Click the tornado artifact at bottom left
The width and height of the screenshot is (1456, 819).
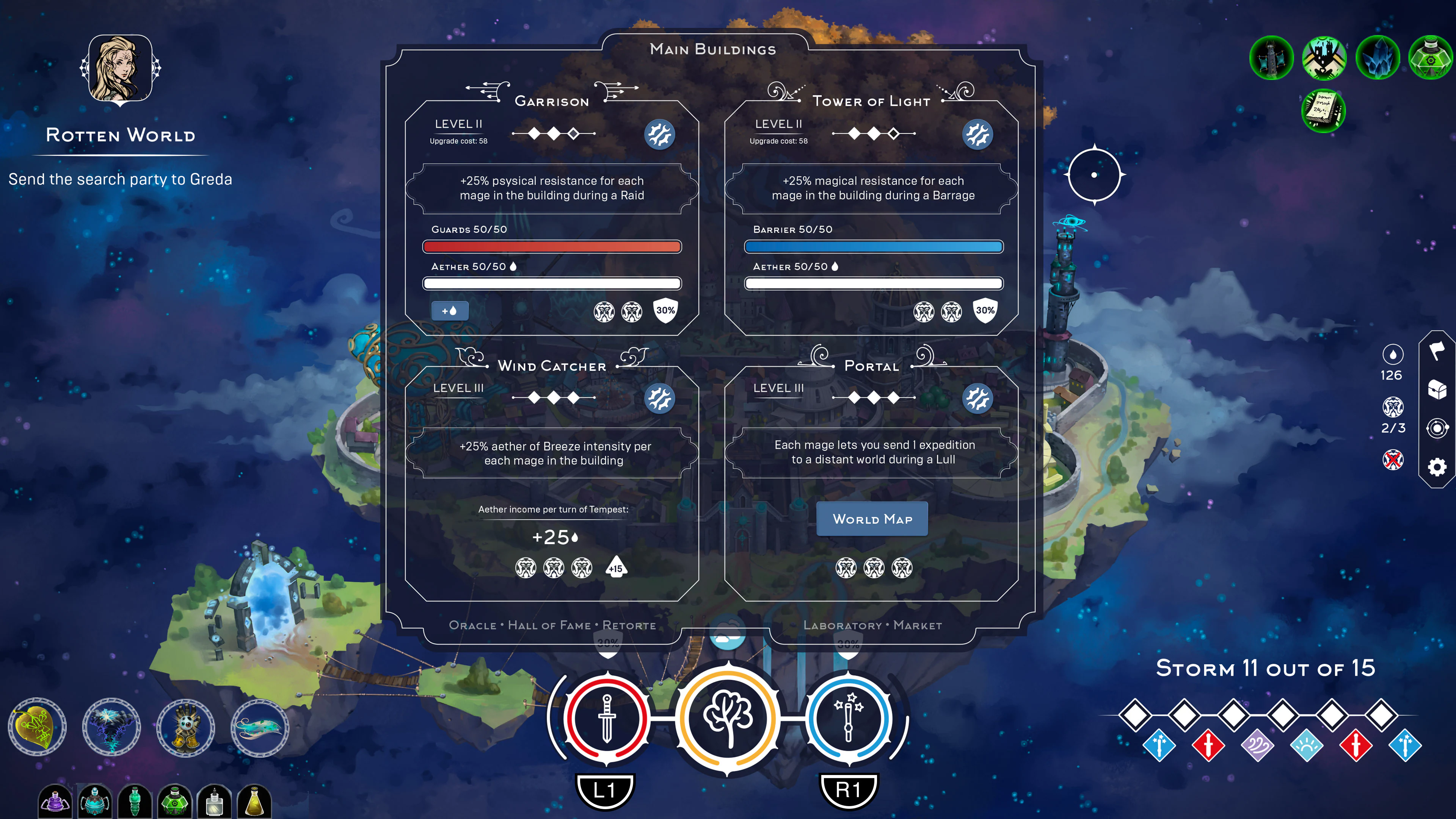(111, 728)
